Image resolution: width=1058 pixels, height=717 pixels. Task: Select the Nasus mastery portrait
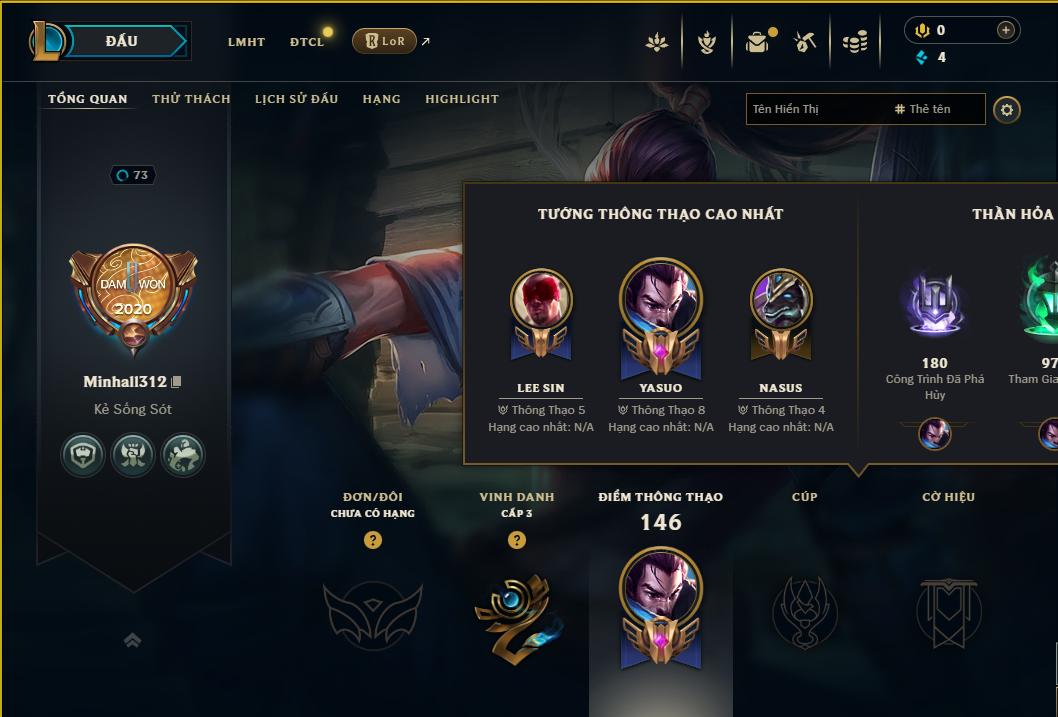[x=781, y=300]
